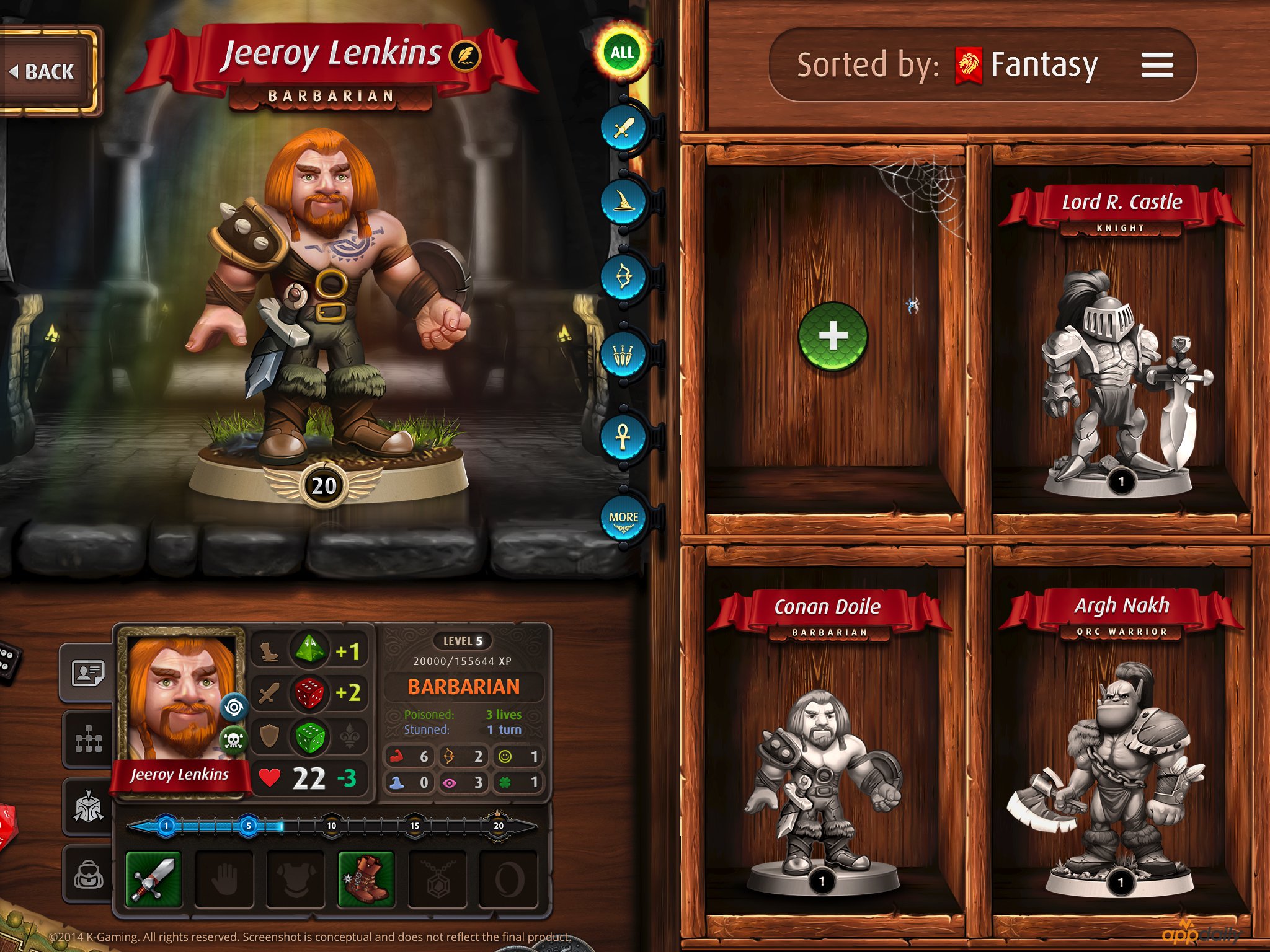
Task: Filter by the bow and arrow class icon
Action: [x=623, y=277]
